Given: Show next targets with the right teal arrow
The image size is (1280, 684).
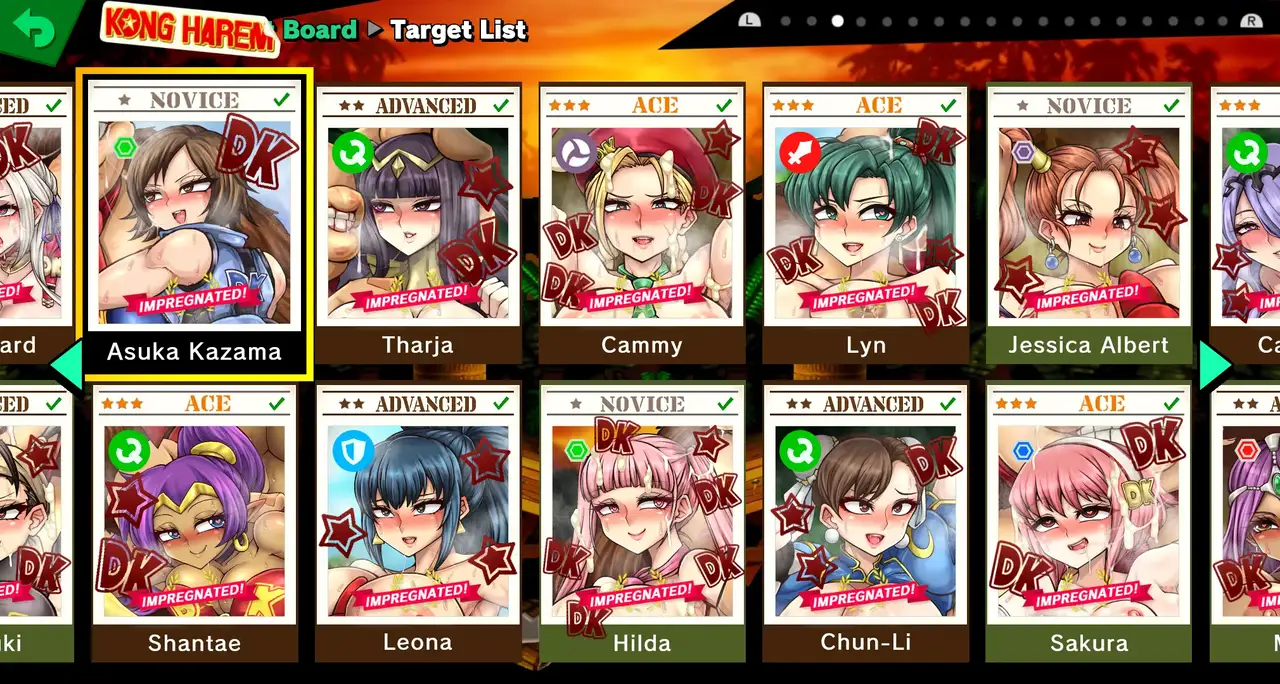Looking at the screenshot, I should coord(1216,366).
